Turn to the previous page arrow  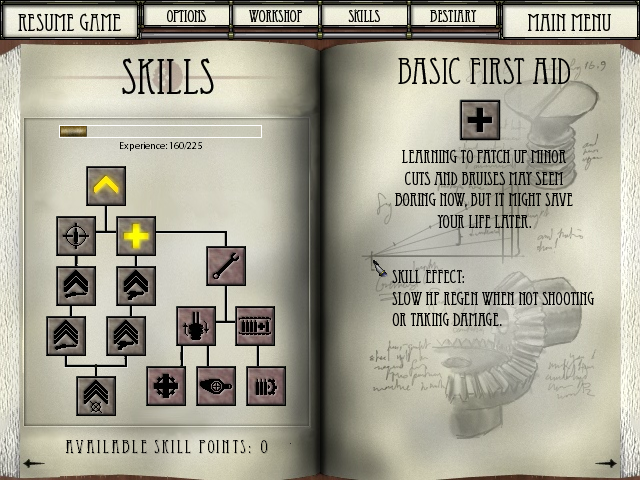[34, 463]
